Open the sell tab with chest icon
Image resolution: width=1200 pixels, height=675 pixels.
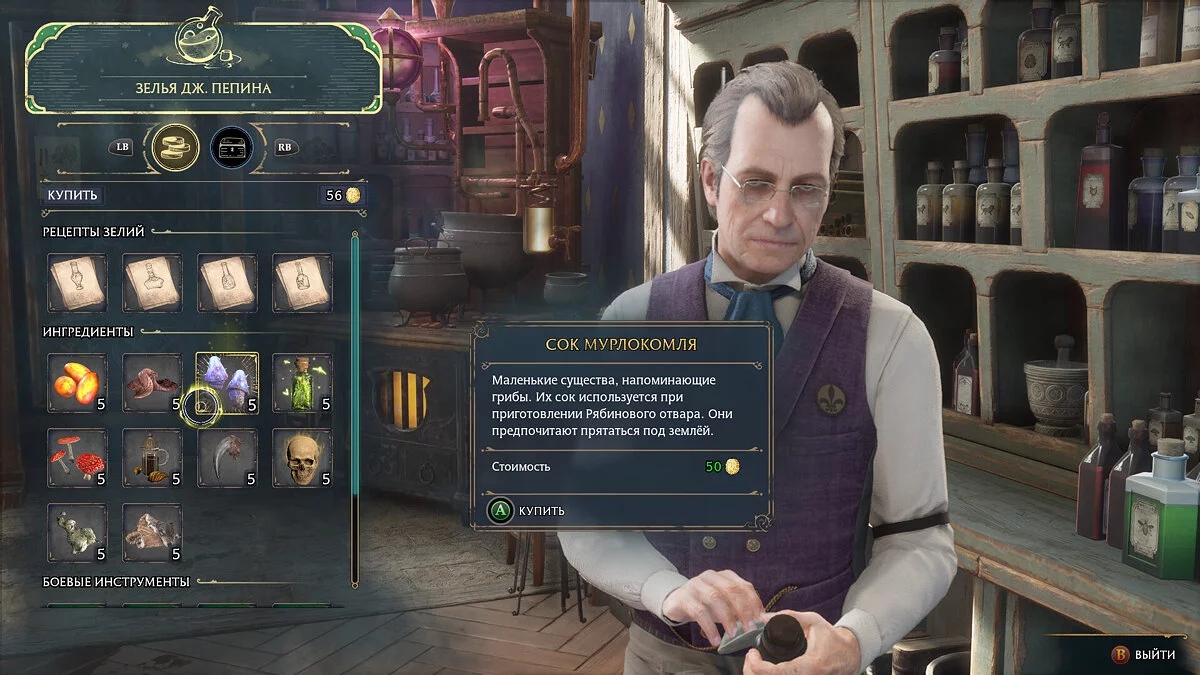231,147
